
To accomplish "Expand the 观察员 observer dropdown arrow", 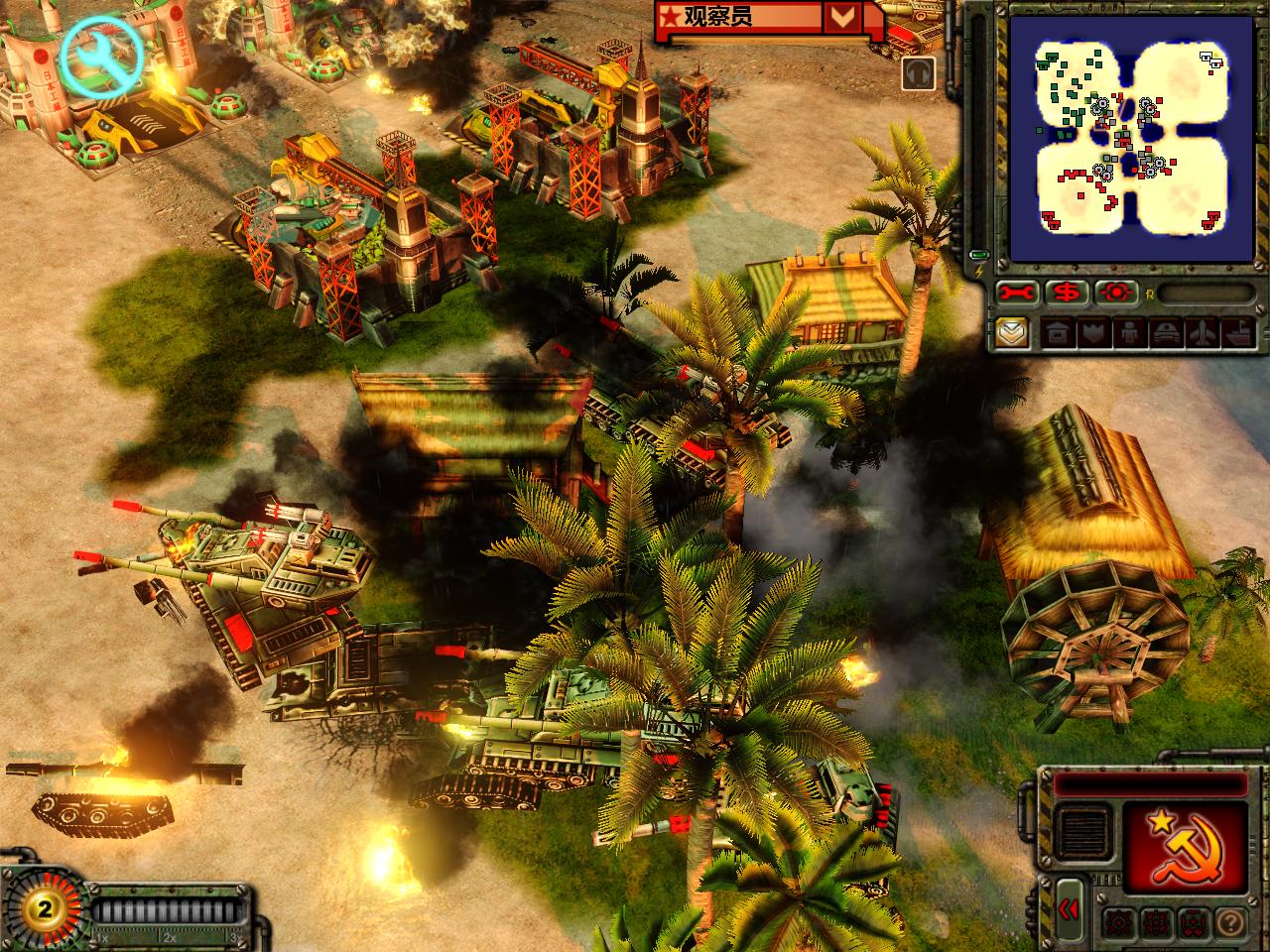I will 842,17.
